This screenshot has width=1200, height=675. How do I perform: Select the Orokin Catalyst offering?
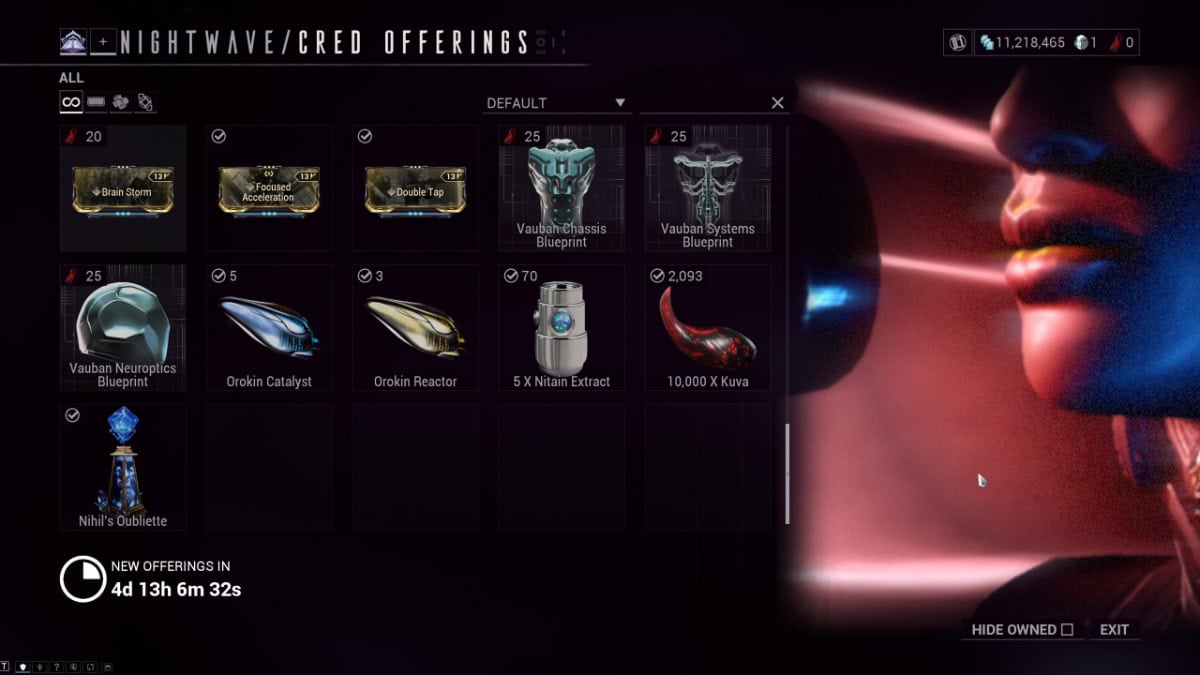pos(269,328)
